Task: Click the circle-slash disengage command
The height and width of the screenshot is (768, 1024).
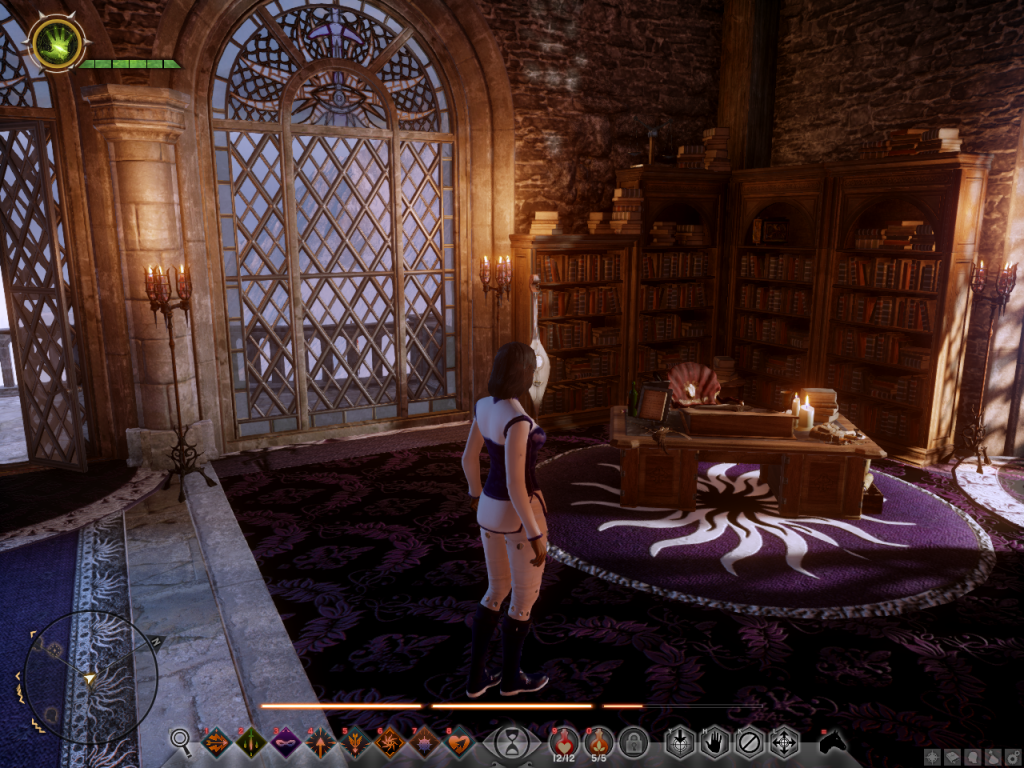Action: click(x=749, y=742)
